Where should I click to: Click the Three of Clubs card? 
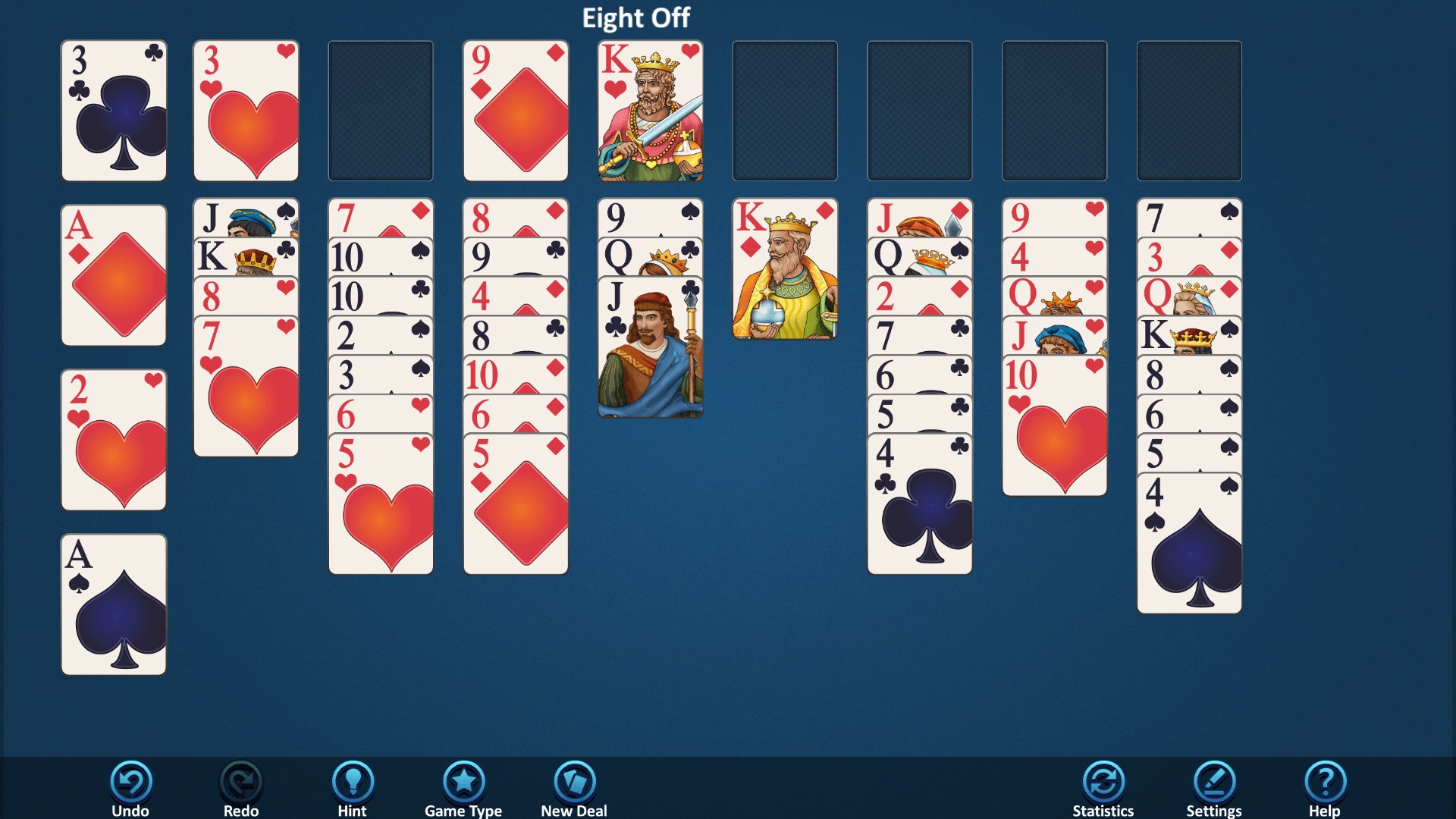click(112, 110)
